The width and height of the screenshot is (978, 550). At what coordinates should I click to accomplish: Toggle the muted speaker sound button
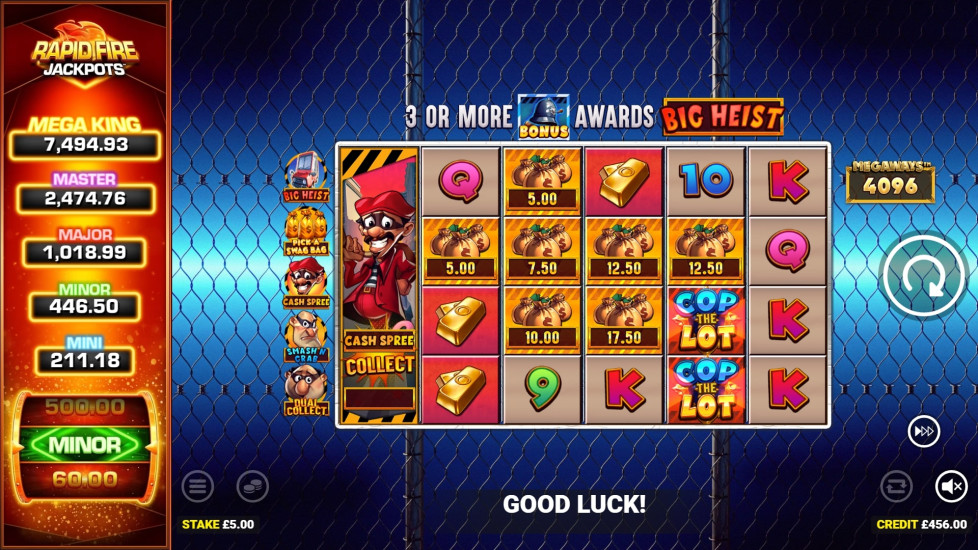click(x=951, y=487)
